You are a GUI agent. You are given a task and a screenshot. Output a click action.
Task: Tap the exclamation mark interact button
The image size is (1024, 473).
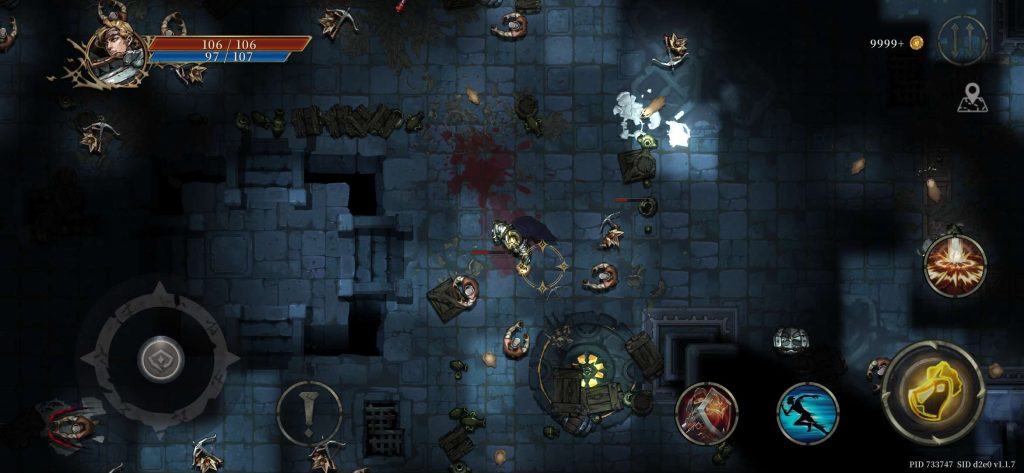[x=309, y=411]
